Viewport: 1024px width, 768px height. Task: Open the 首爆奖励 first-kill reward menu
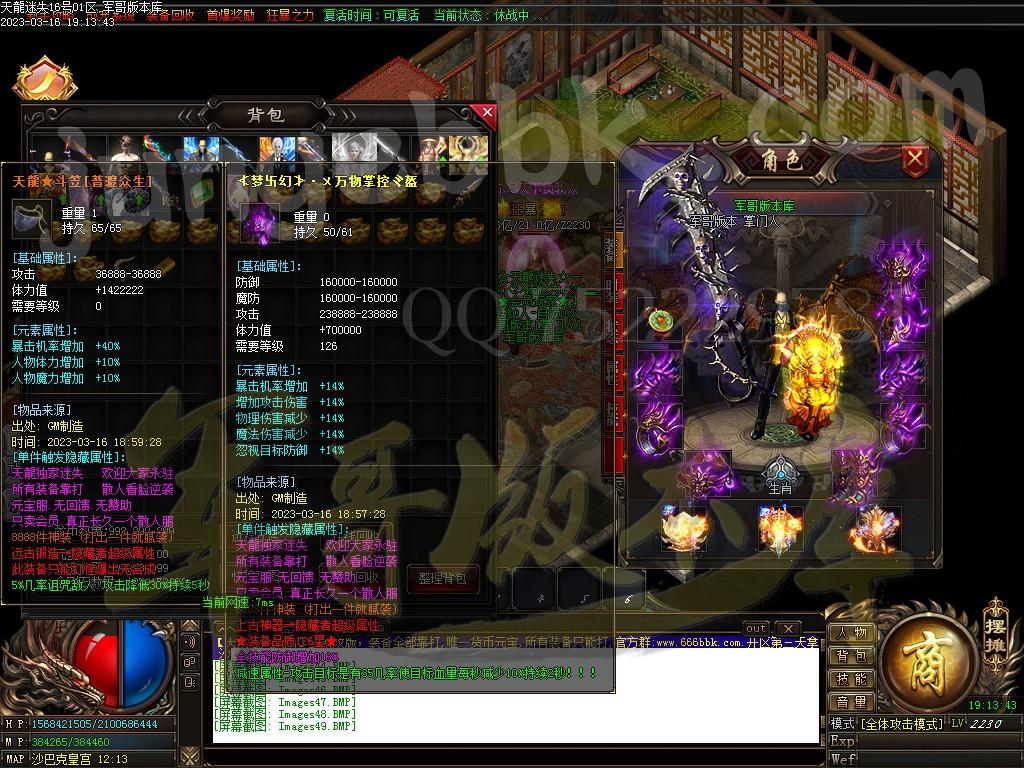[231, 16]
